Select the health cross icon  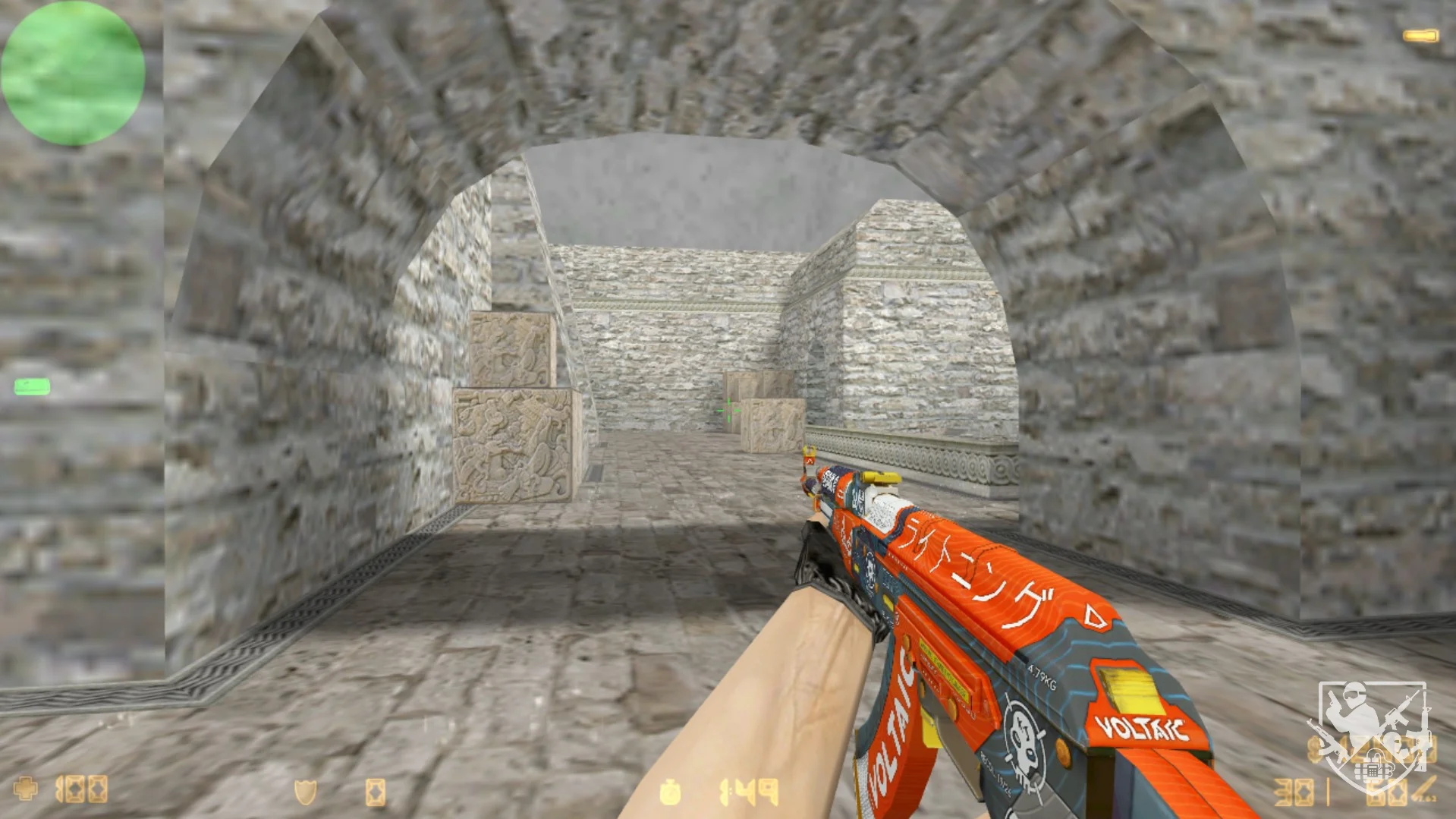click(x=25, y=789)
